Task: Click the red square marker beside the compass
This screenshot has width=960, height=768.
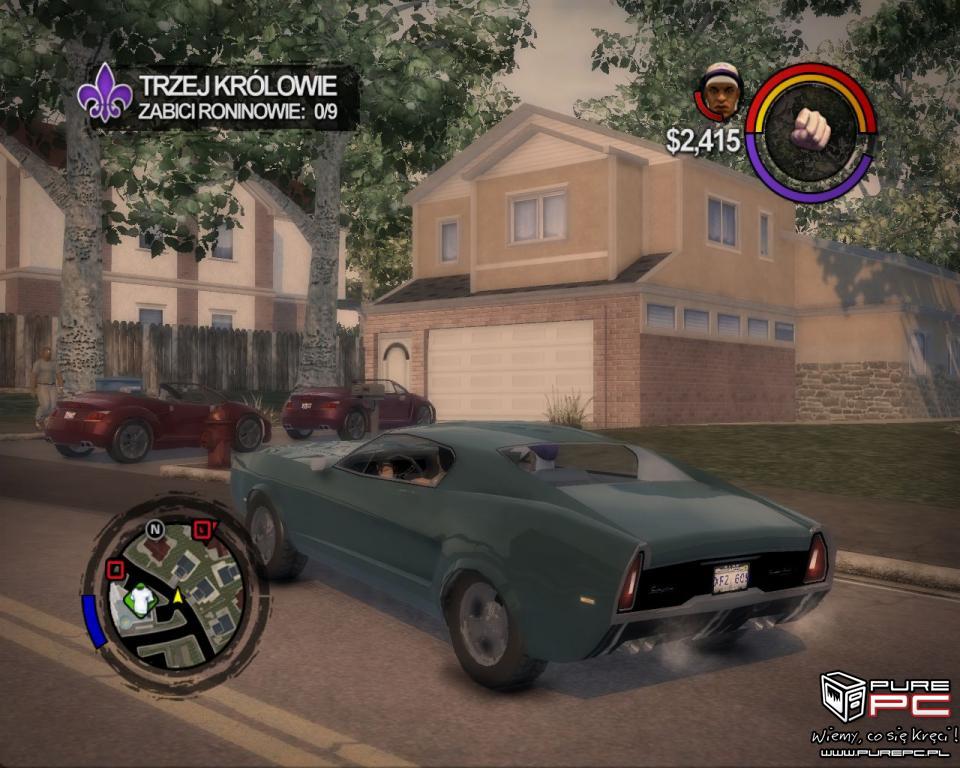Action: click(203, 530)
